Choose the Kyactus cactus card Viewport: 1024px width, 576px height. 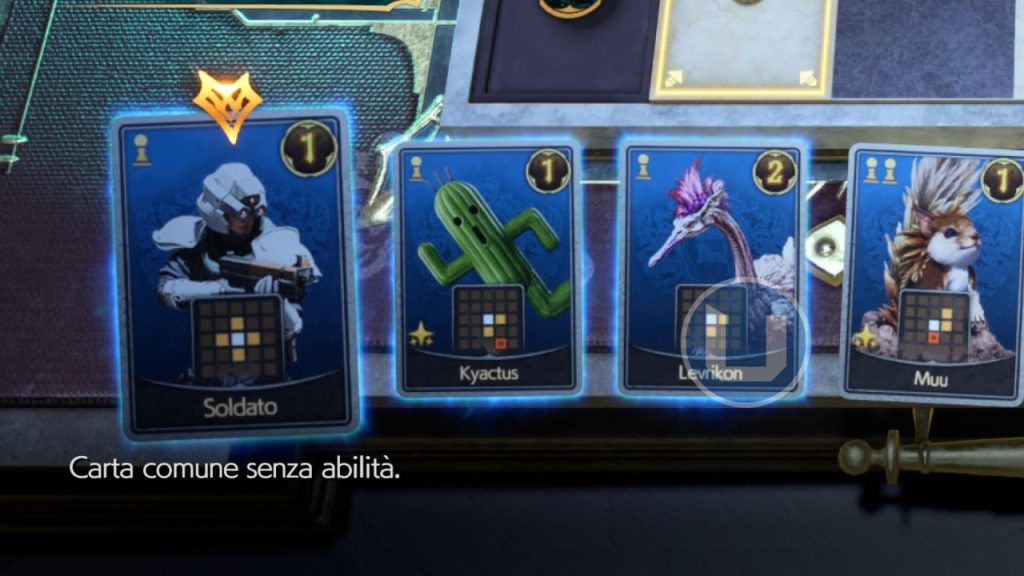click(488, 270)
